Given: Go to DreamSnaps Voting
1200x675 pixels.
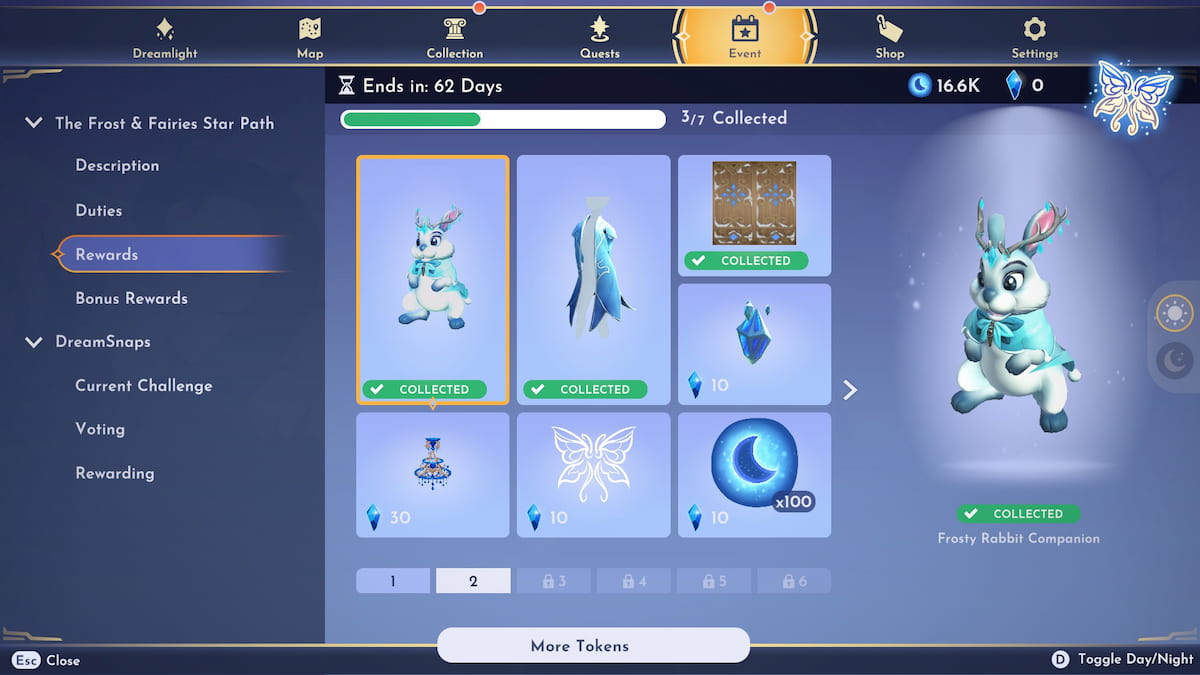Looking at the screenshot, I should [100, 429].
